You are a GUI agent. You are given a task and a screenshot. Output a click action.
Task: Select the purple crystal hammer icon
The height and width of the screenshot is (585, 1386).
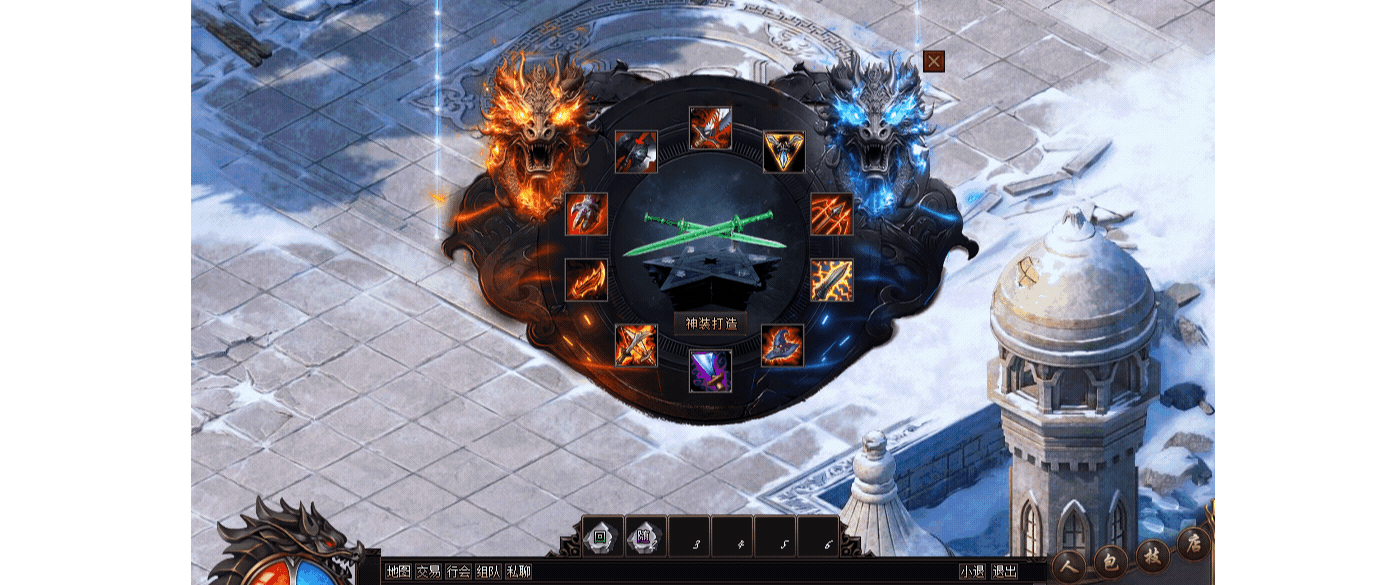click(710, 370)
